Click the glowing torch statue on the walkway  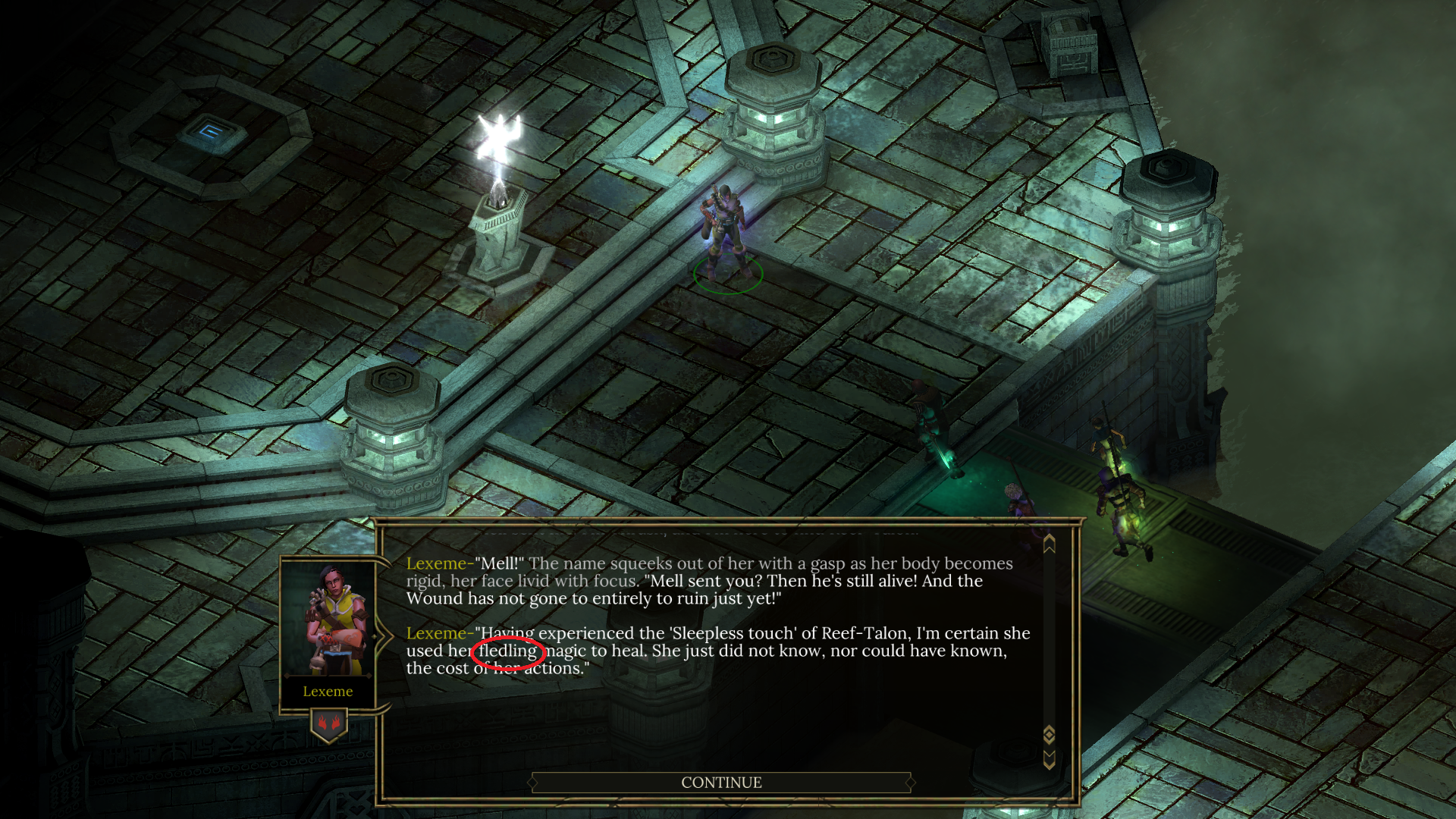[x=499, y=182]
